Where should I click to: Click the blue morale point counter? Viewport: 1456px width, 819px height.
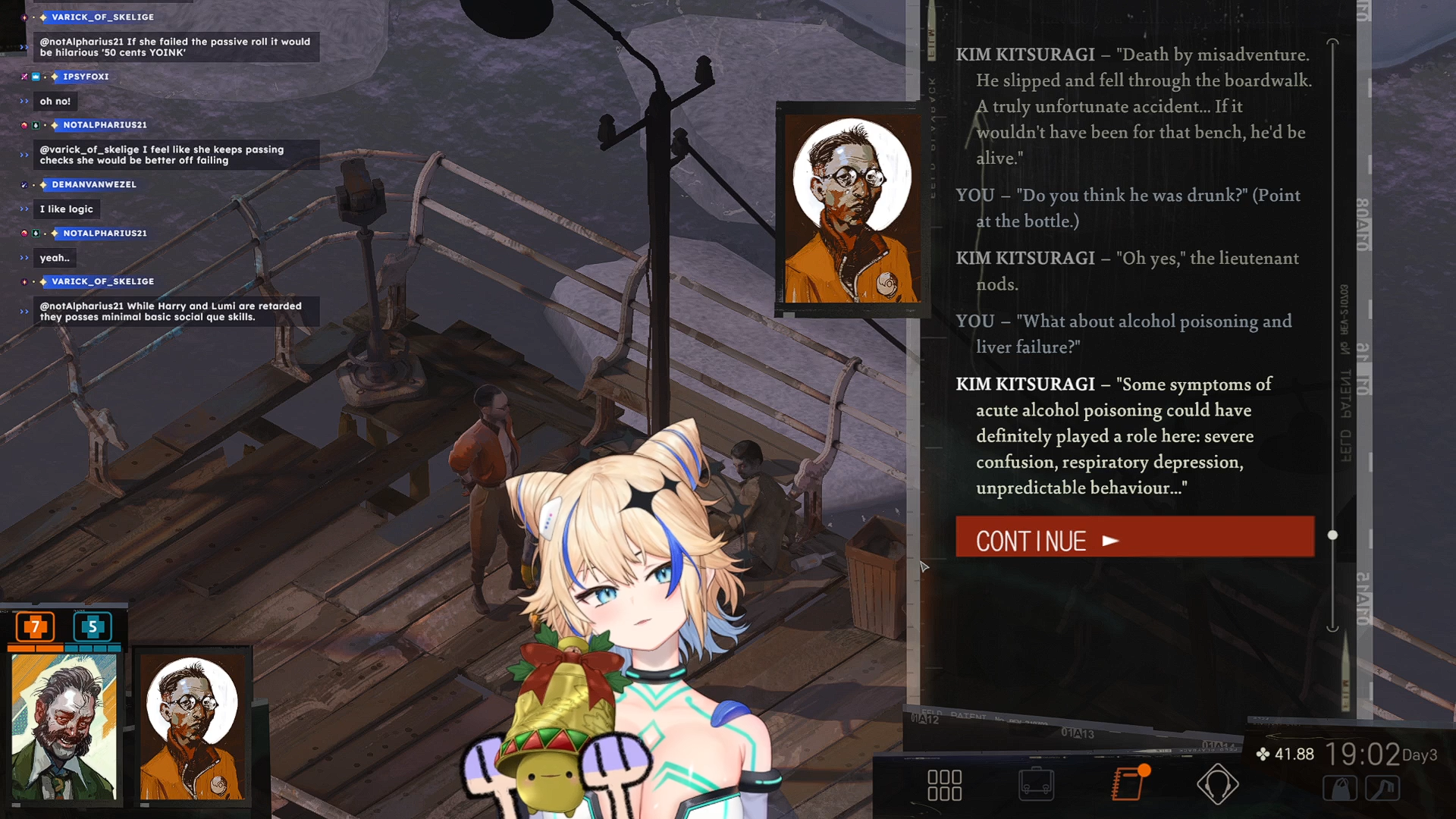(93, 627)
